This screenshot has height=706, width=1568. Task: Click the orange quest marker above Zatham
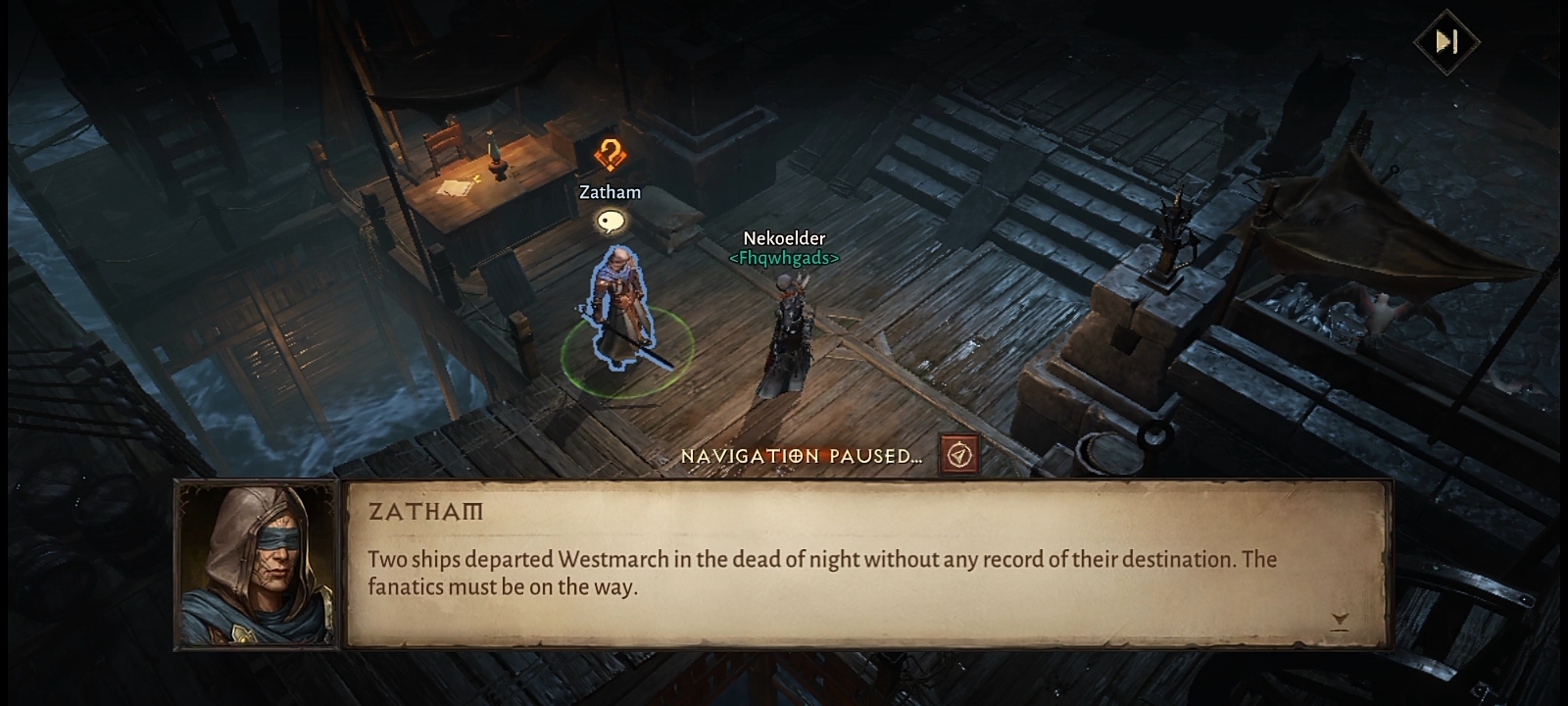[610, 155]
